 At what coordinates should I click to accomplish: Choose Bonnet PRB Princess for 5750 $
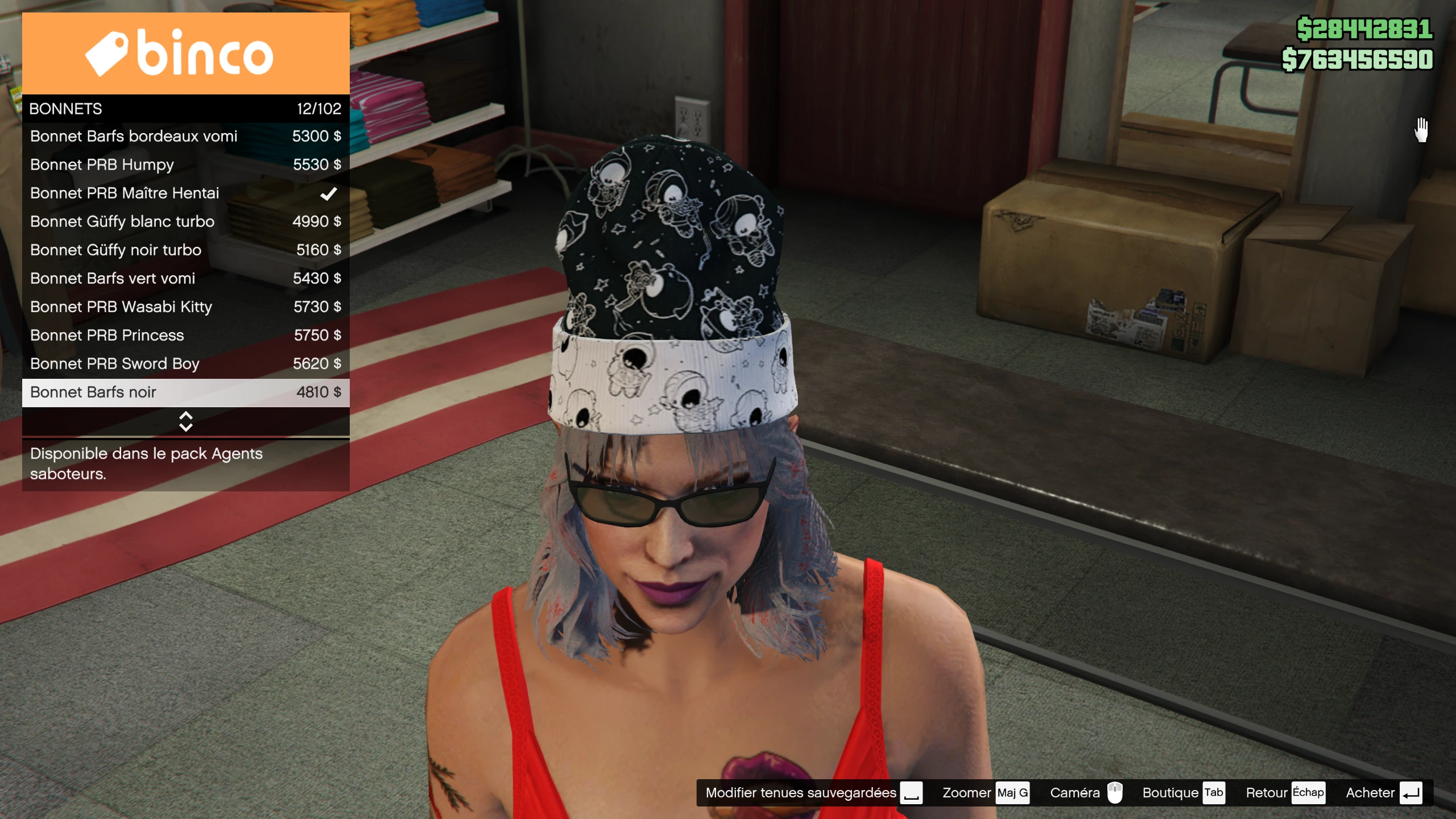click(x=185, y=336)
